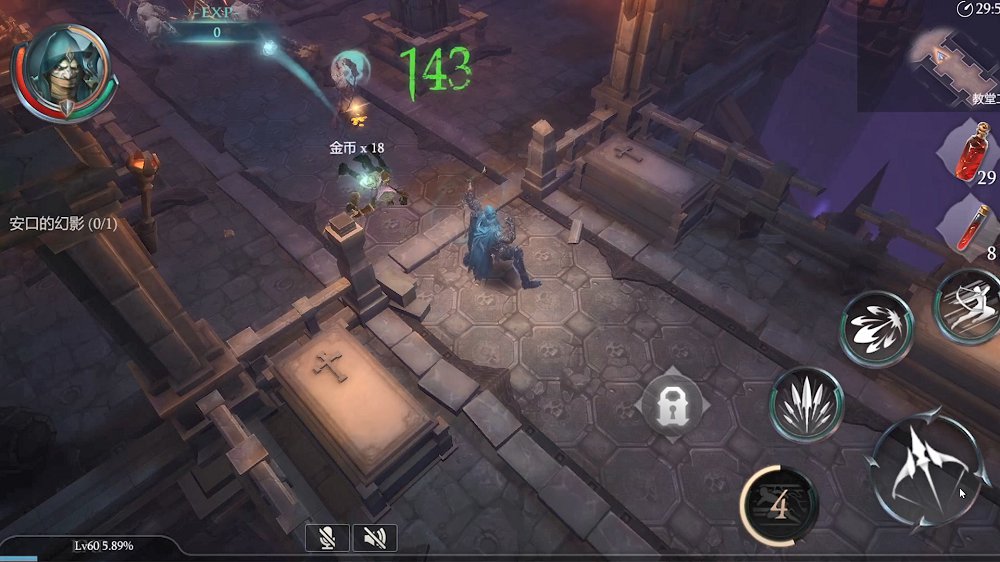Trigger the leaping archer skill
This screenshot has width=1000, height=562.
point(969,304)
